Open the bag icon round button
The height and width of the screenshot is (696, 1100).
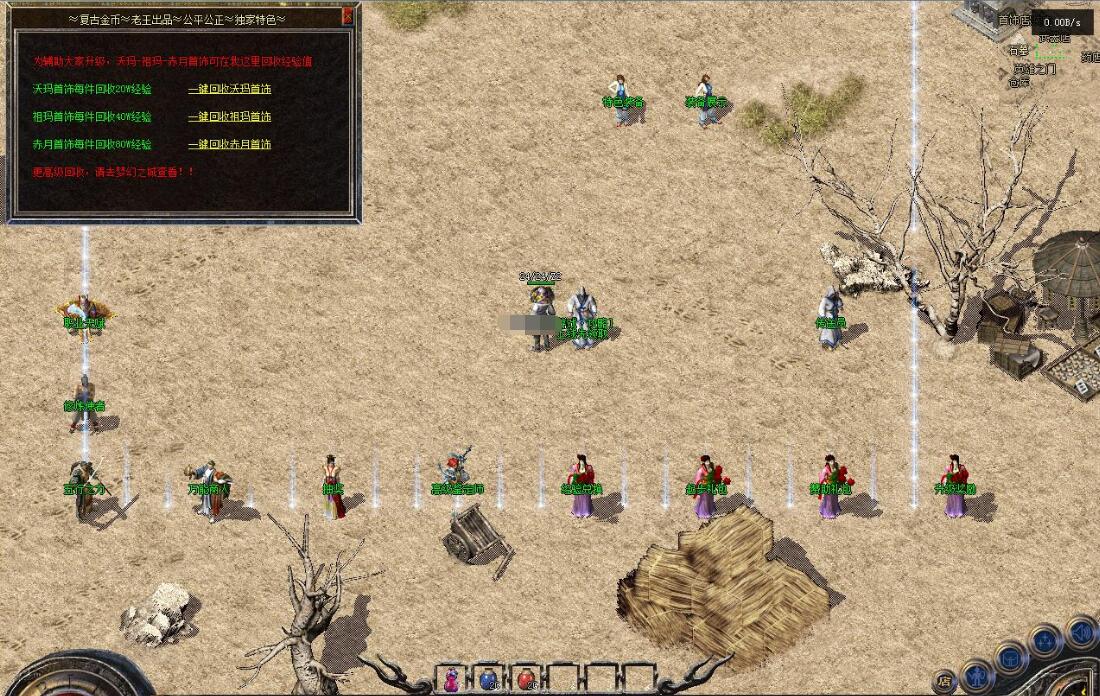[x=1011, y=658]
